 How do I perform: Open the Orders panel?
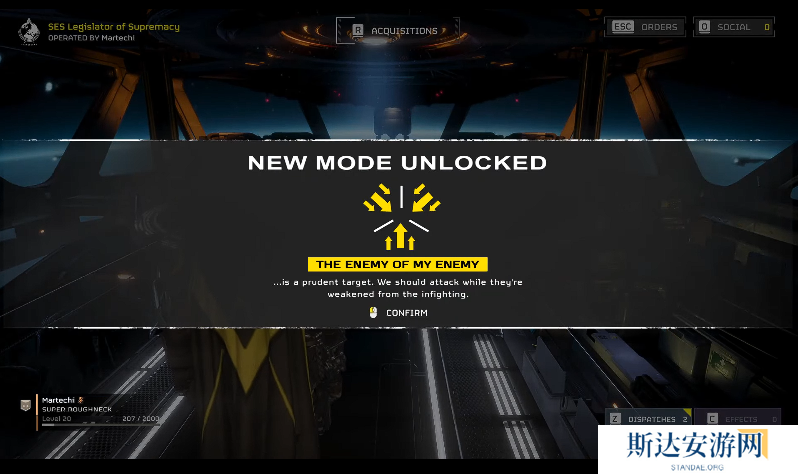click(646, 27)
